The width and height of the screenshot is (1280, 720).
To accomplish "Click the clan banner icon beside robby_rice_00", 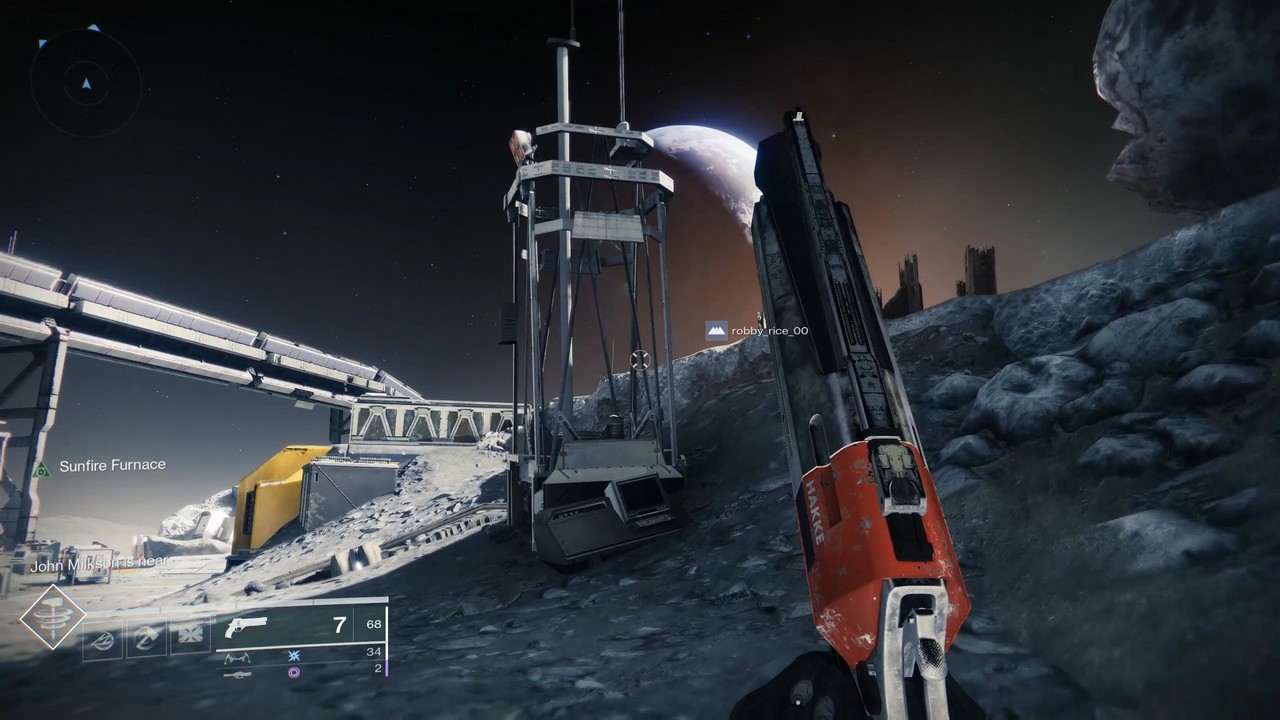I will coord(716,330).
